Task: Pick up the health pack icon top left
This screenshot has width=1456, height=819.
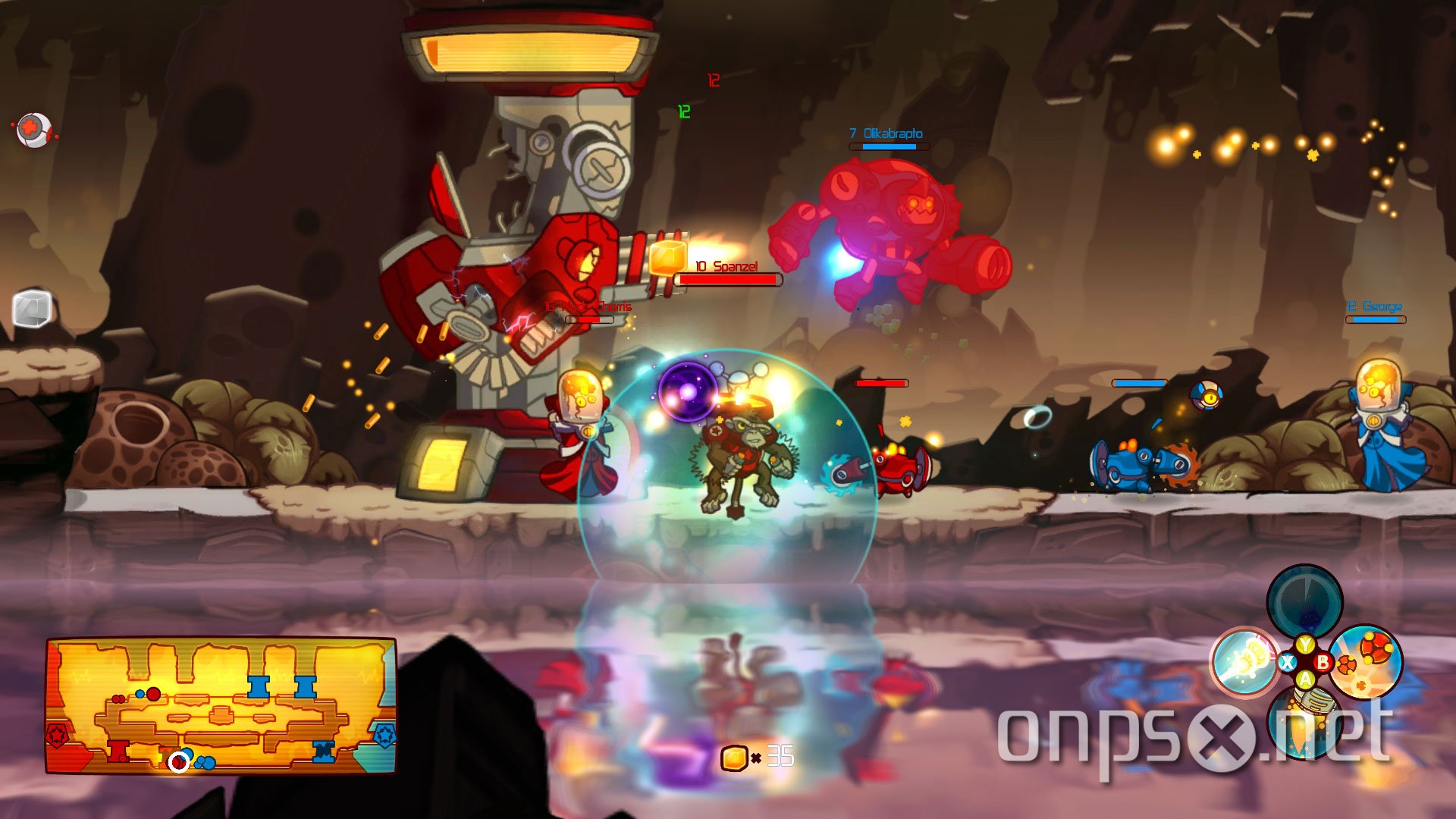Action: (34, 127)
